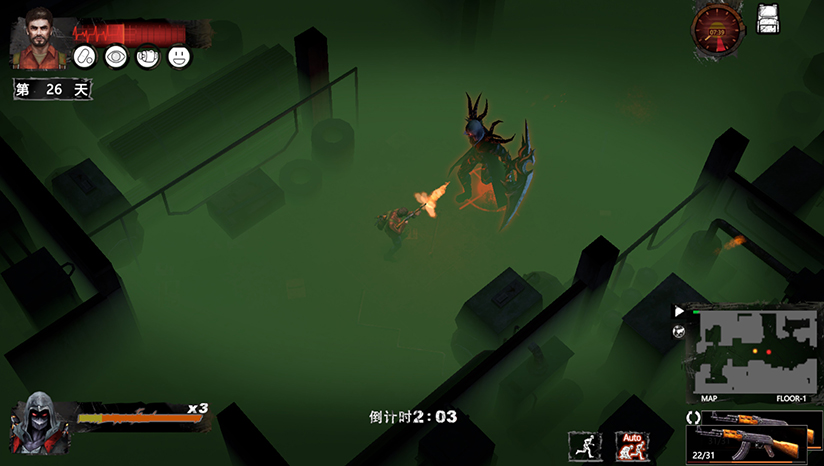Click the white arrow beside the minimap
824x466 pixels.
[679, 312]
